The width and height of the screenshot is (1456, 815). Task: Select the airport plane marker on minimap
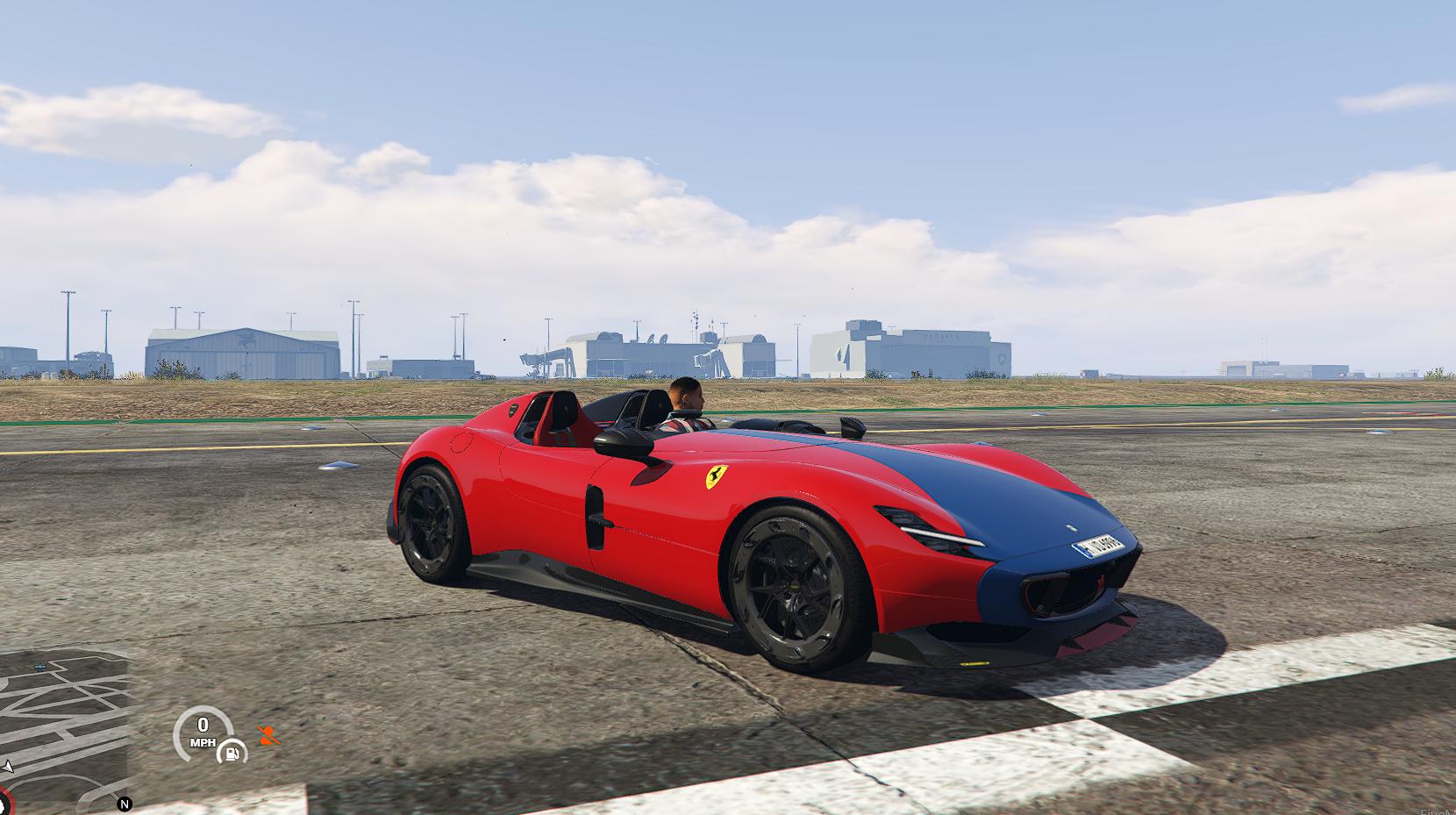tap(41, 667)
